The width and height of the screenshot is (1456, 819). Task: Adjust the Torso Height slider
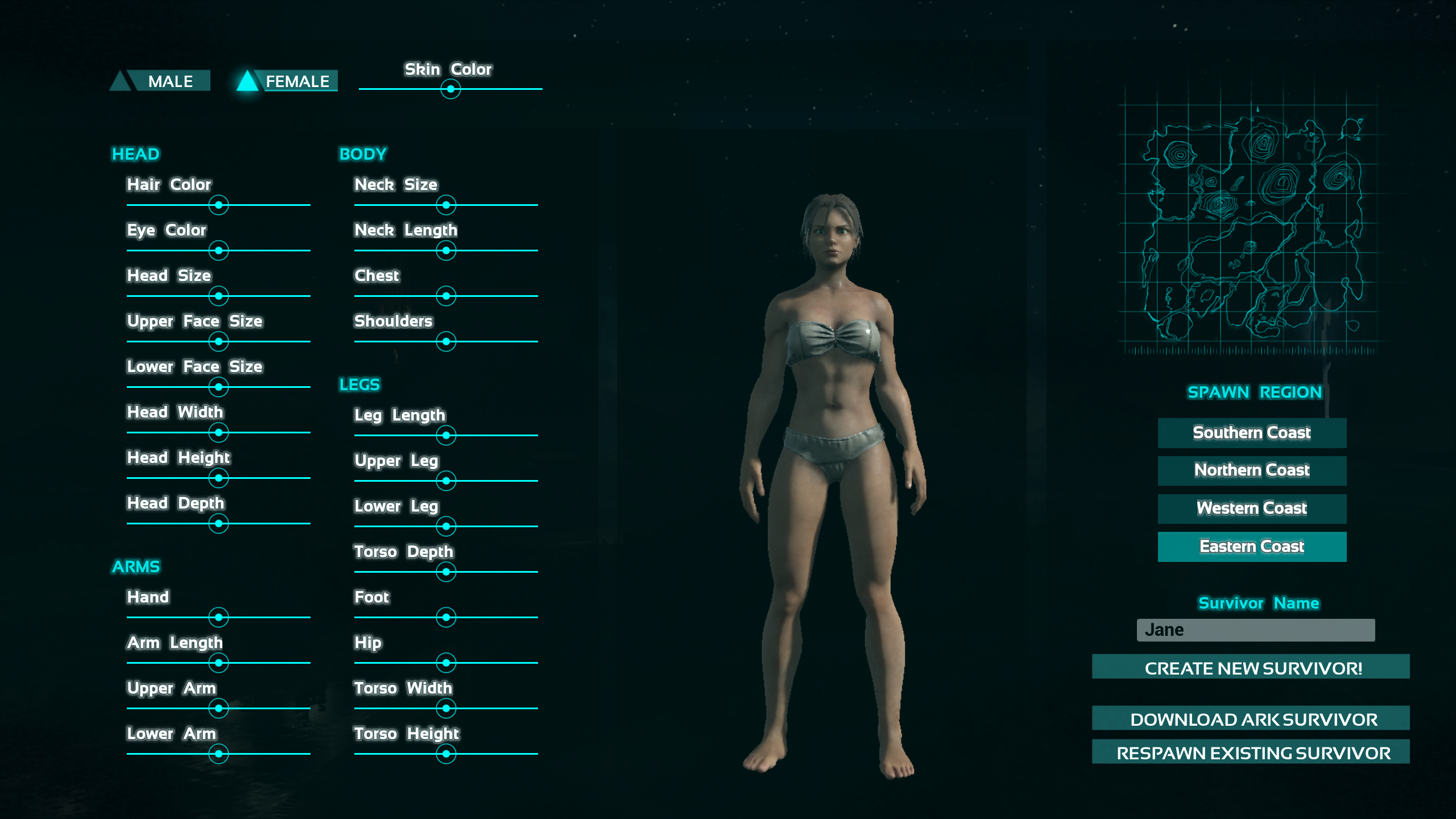coord(446,754)
